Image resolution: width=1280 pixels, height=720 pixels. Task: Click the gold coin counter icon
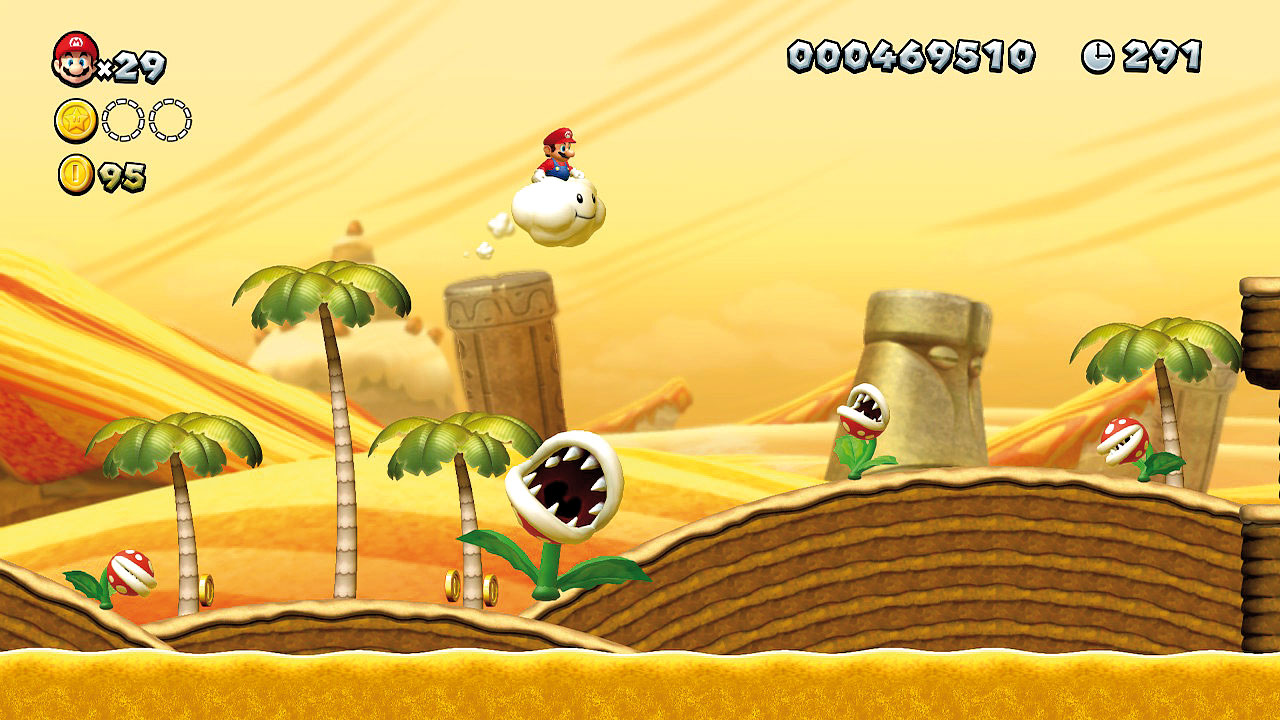[x=76, y=175]
